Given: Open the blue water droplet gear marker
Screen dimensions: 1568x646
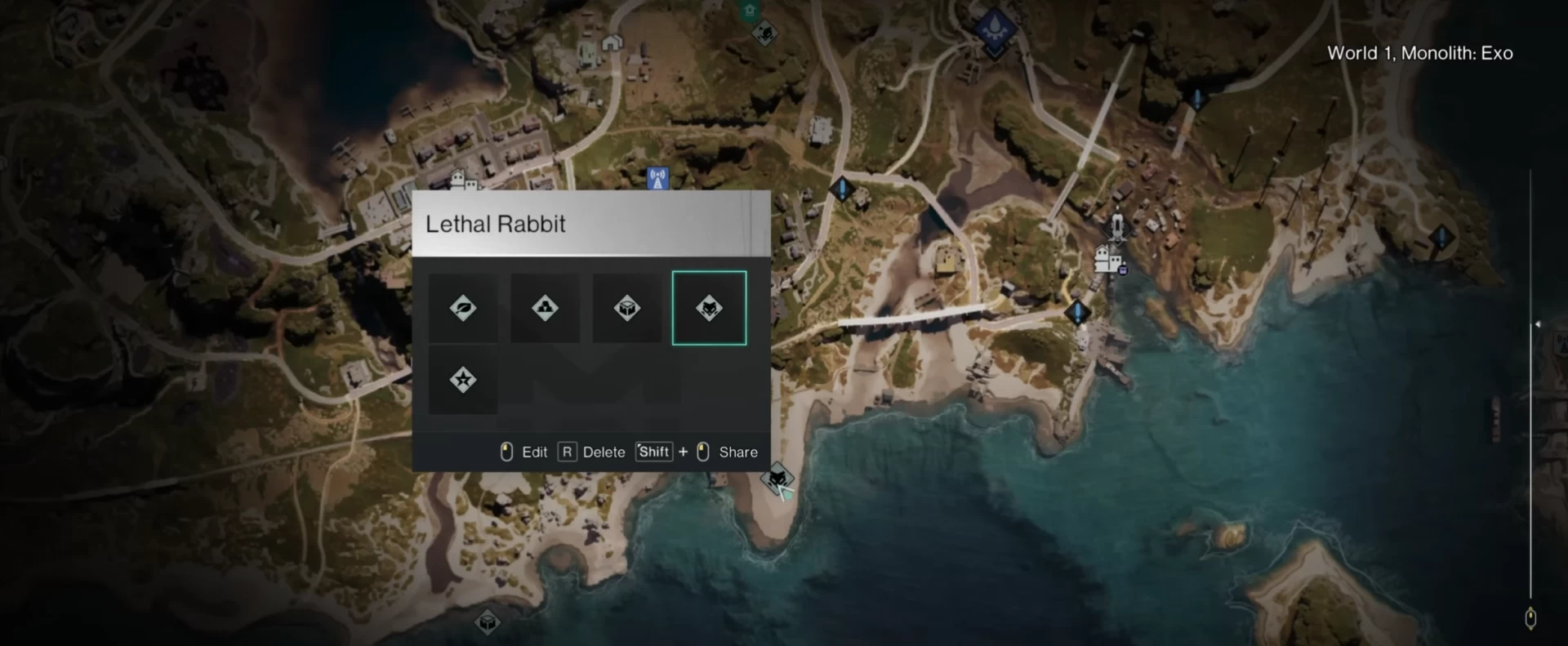Looking at the screenshot, I should [995, 29].
